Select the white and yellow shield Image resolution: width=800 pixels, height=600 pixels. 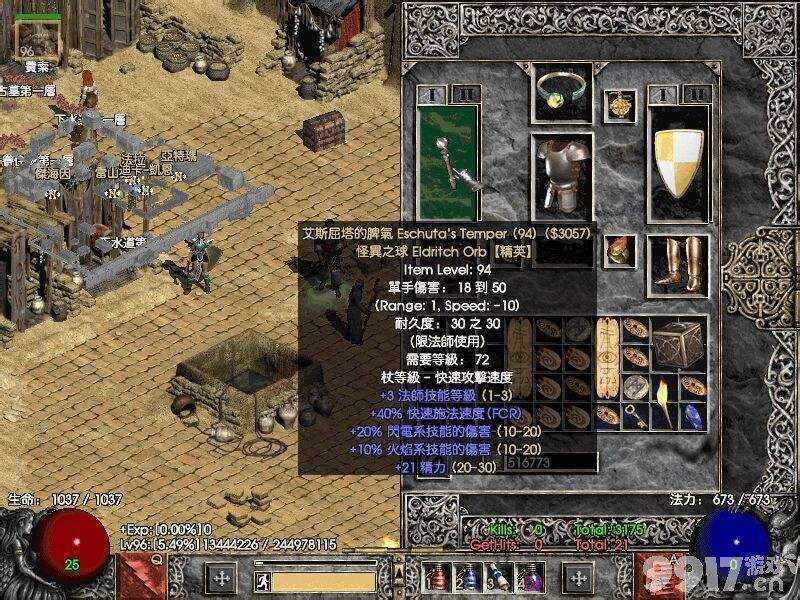click(x=679, y=160)
